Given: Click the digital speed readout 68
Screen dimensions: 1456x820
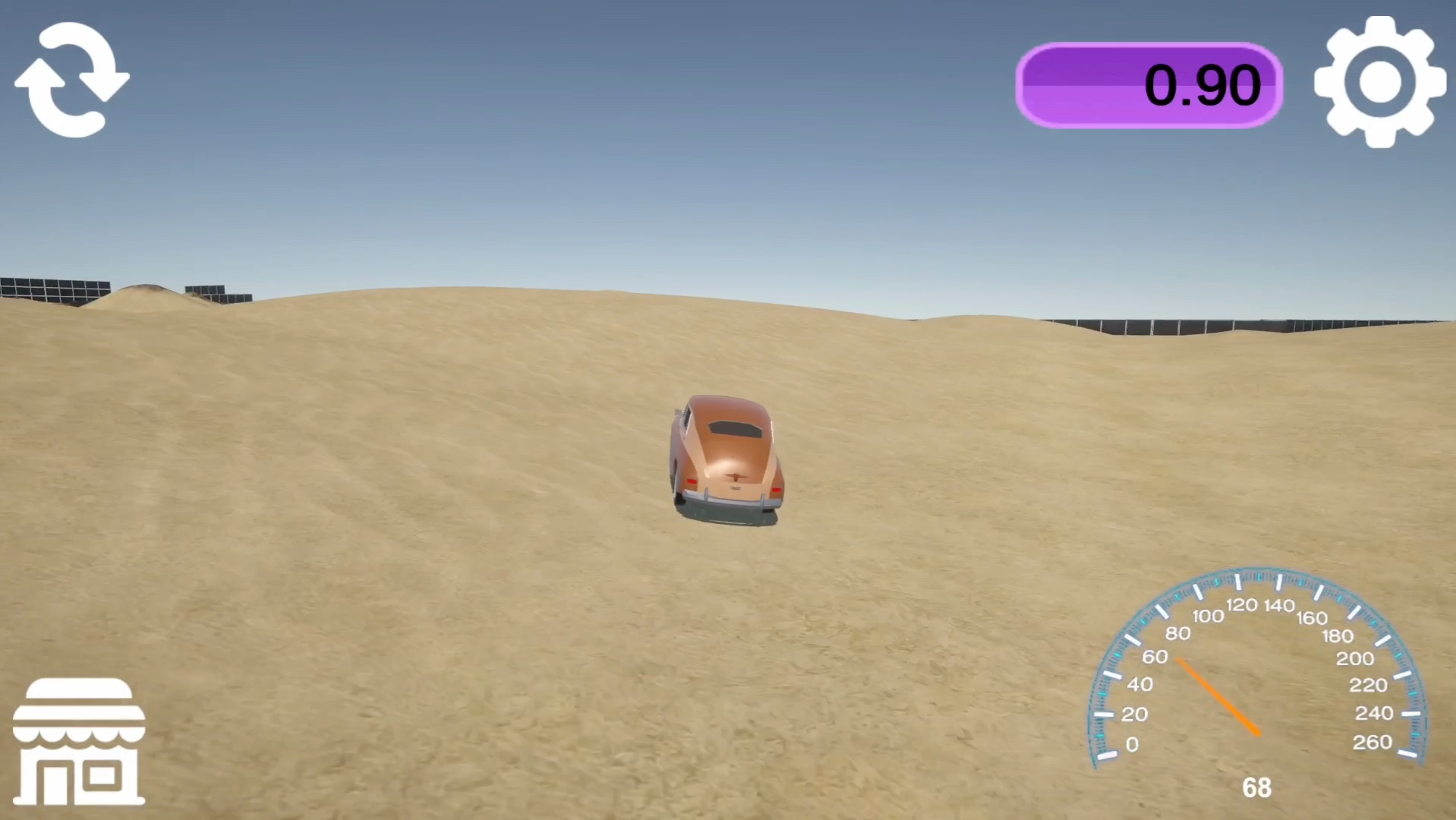Looking at the screenshot, I should pos(1256,788).
